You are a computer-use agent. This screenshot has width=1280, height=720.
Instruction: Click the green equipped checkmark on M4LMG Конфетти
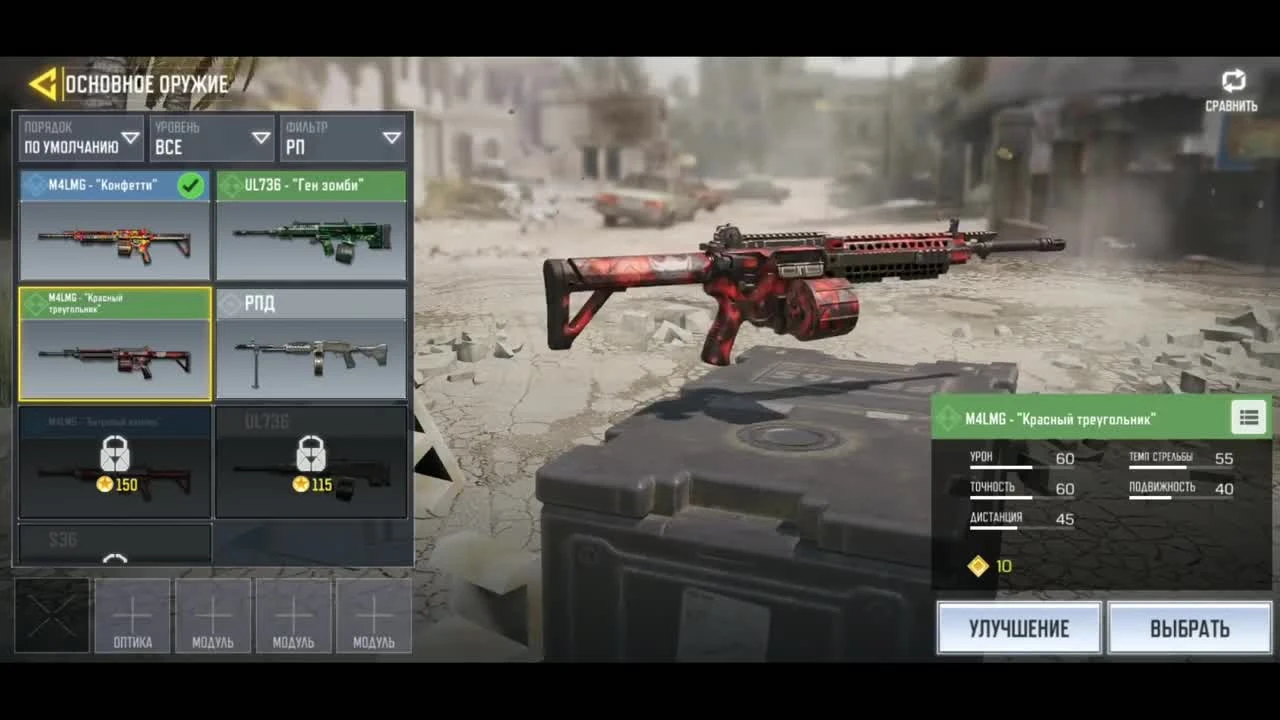191,185
